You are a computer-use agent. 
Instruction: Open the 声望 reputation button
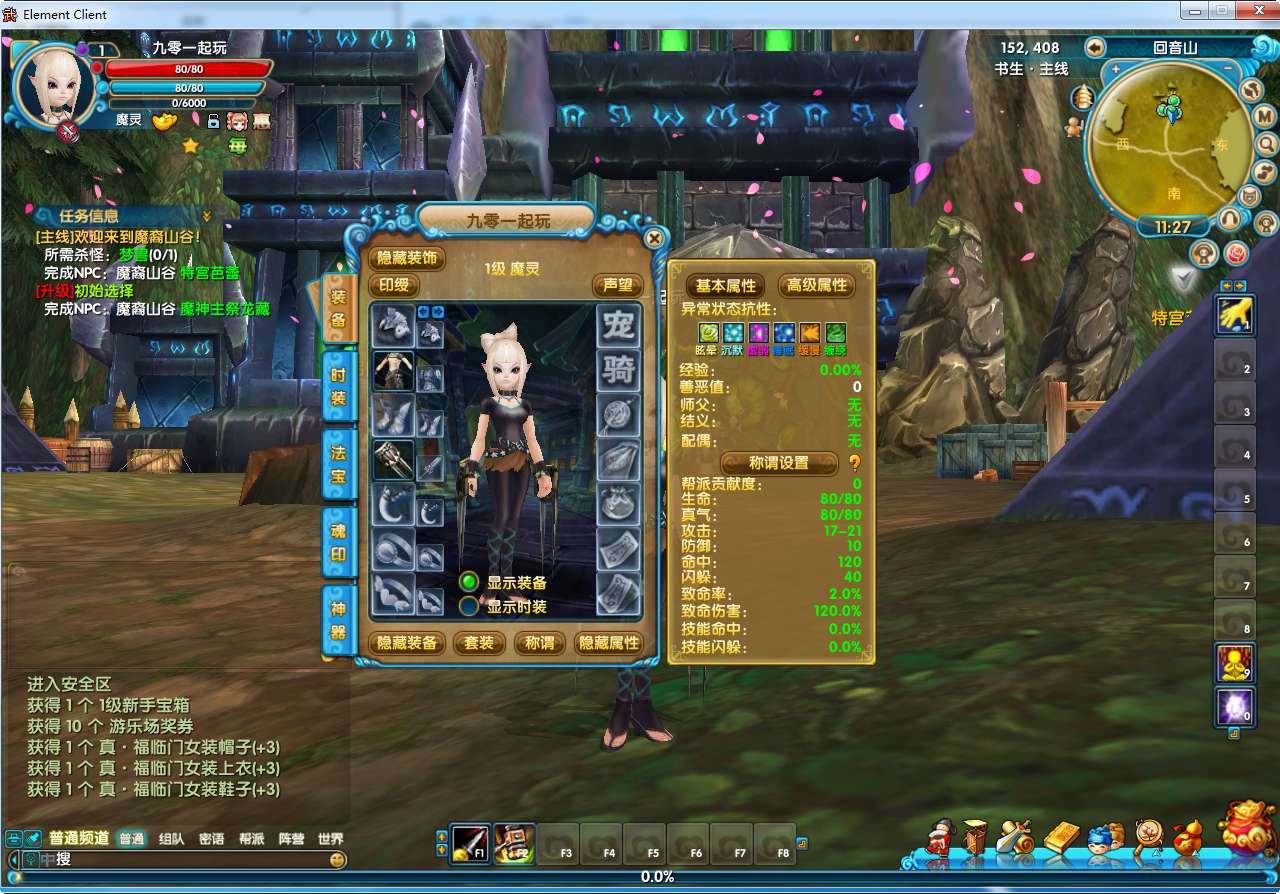pyautogui.click(x=617, y=285)
